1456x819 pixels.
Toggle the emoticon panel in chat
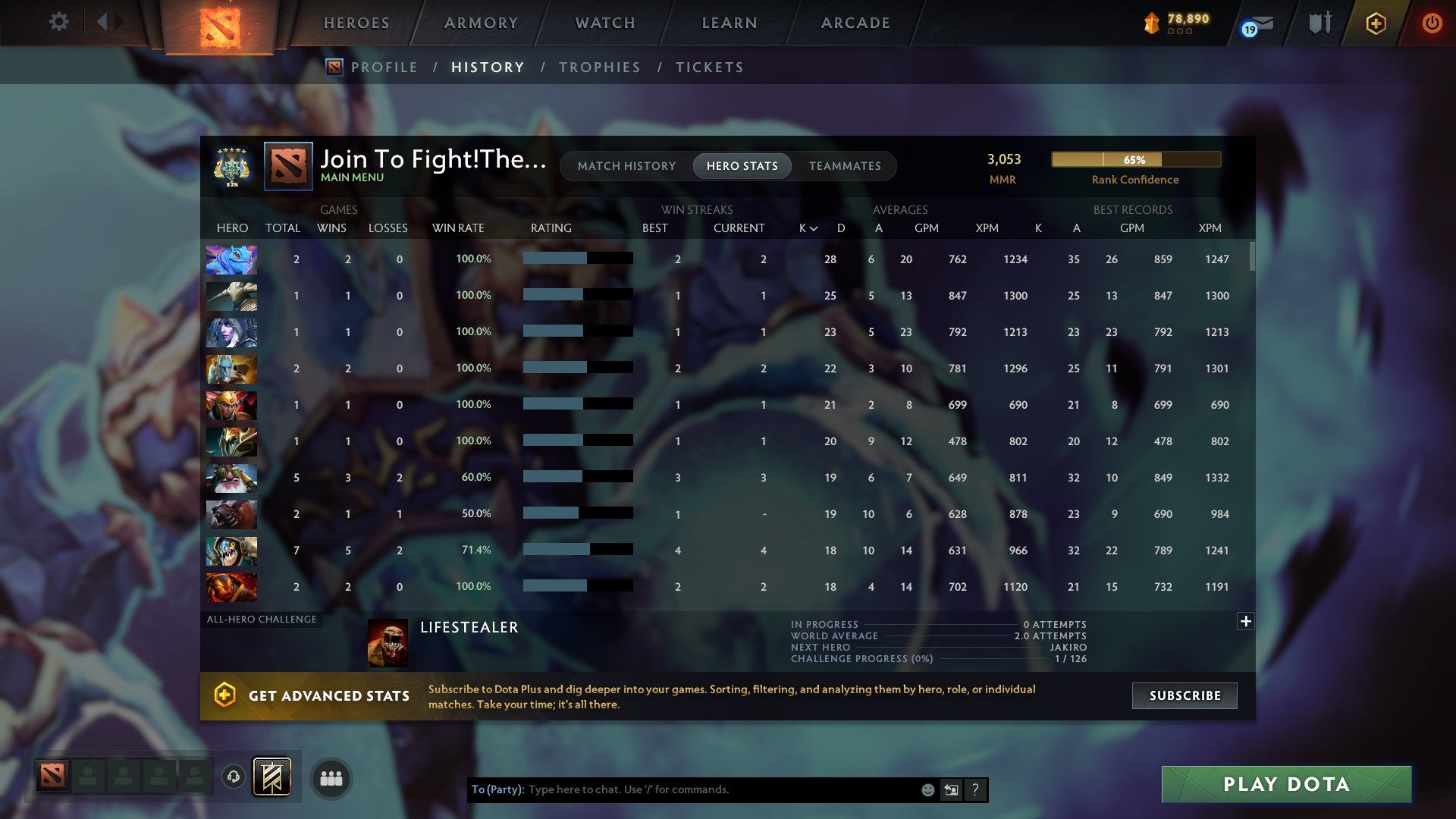tap(927, 789)
